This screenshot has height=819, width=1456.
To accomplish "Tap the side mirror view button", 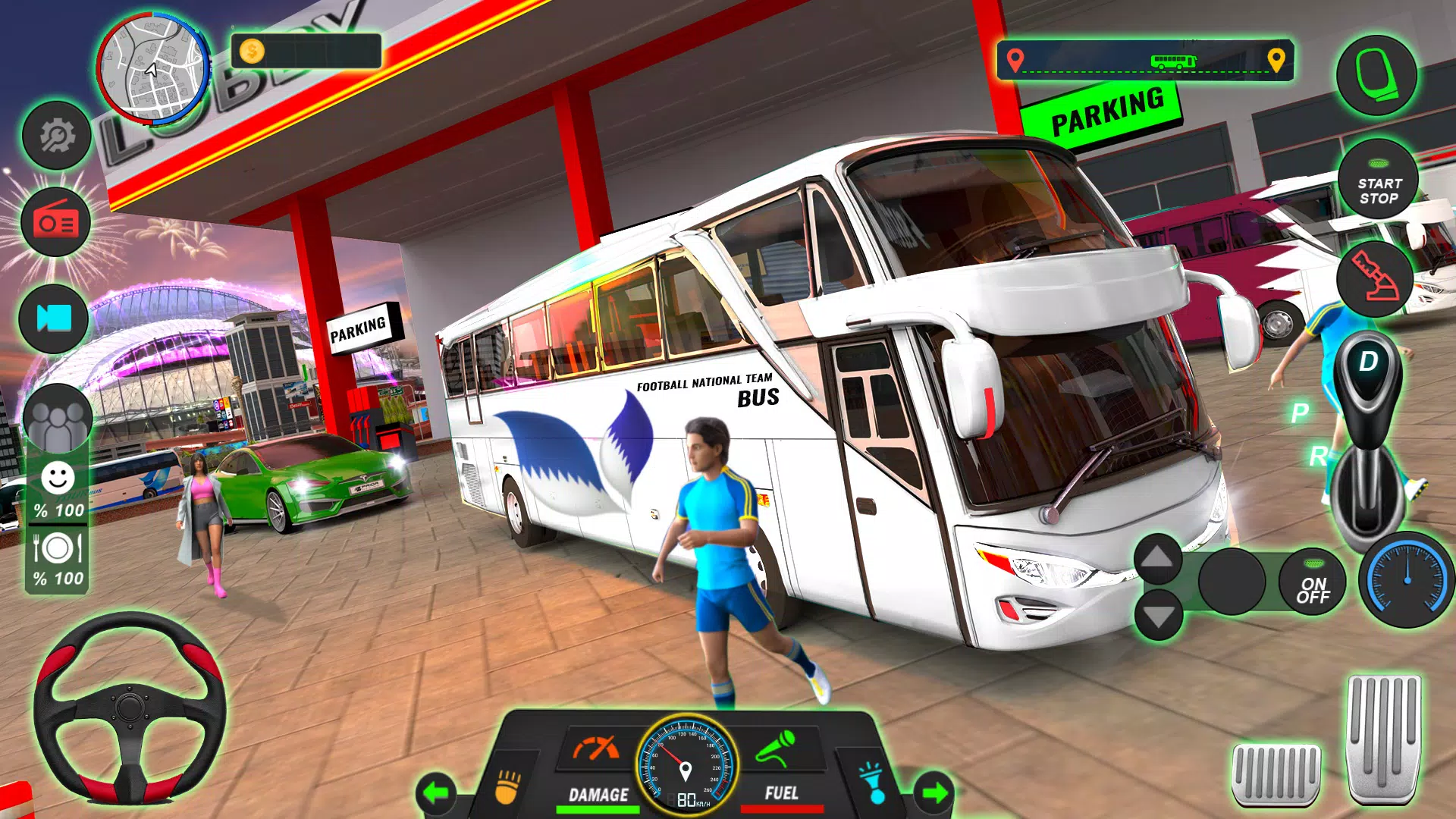I will click(1376, 75).
